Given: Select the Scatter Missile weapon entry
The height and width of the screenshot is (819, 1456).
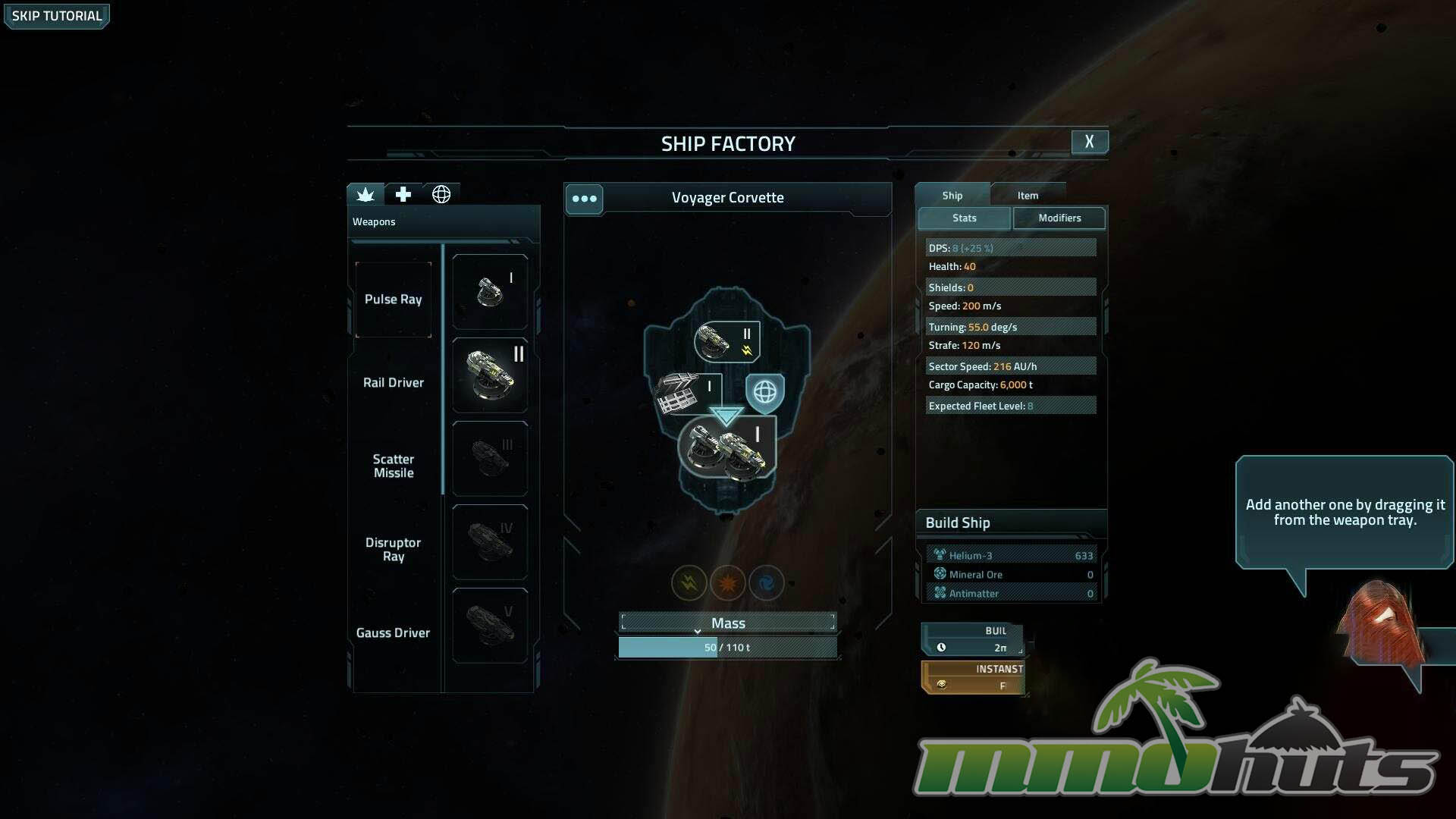Looking at the screenshot, I should pos(393,466).
